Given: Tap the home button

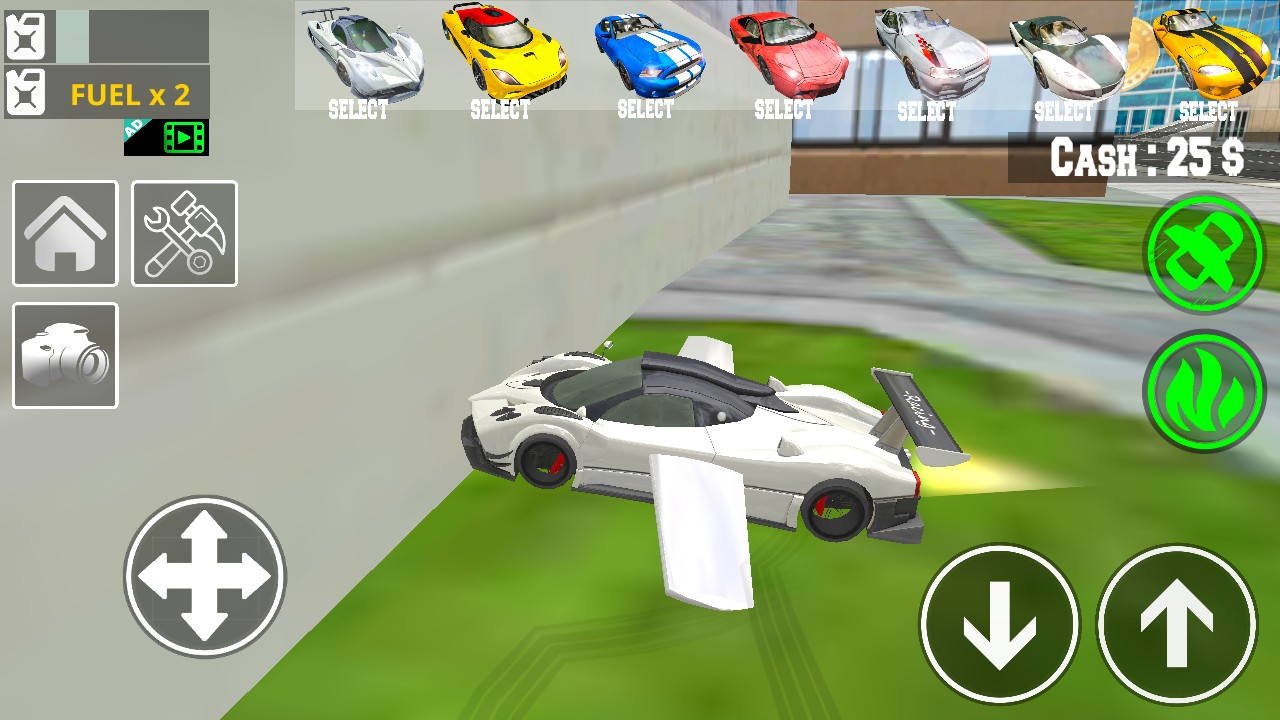Looking at the screenshot, I should click(65, 233).
